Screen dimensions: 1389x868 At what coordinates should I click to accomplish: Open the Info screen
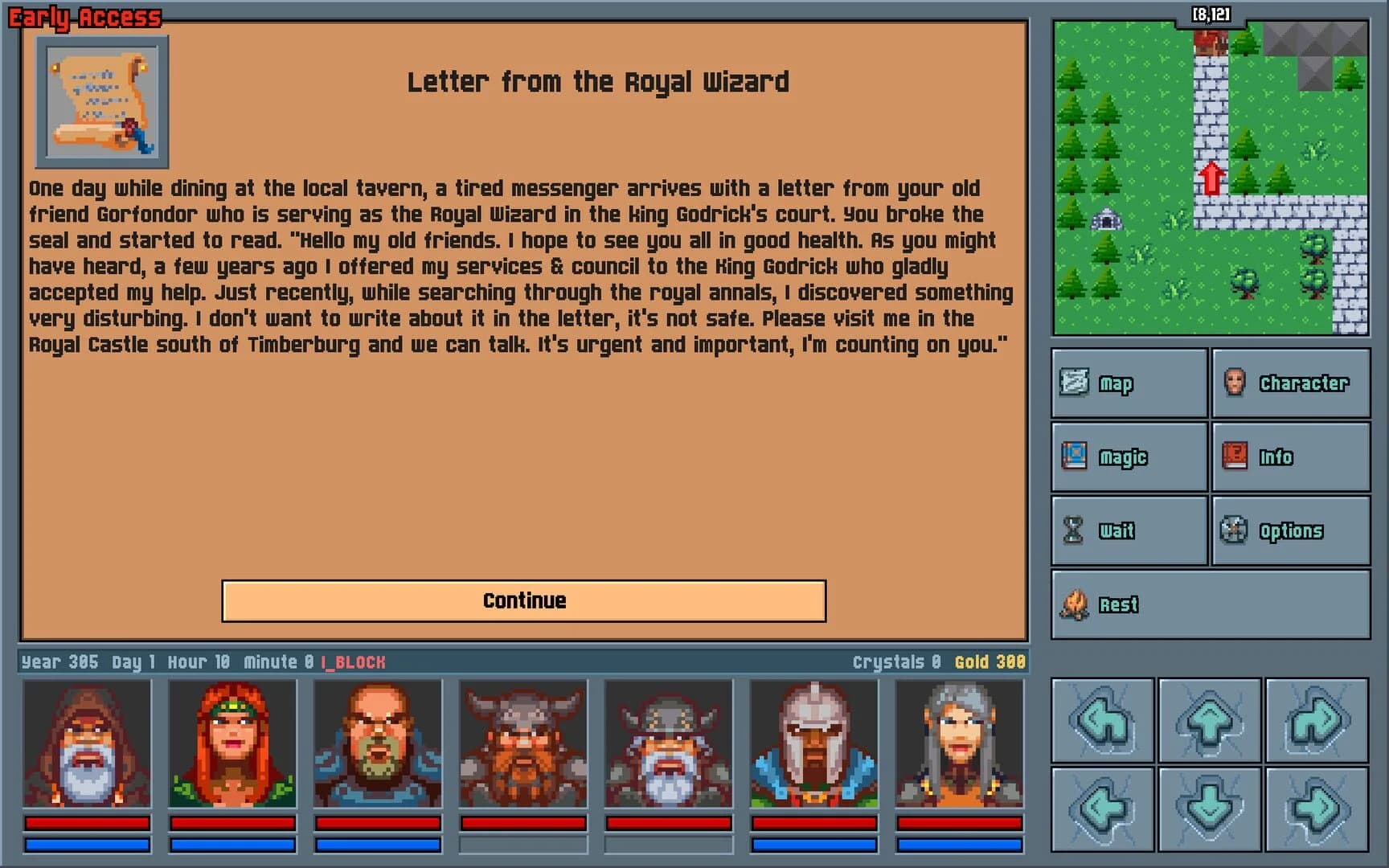pyautogui.click(x=1286, y=457)
